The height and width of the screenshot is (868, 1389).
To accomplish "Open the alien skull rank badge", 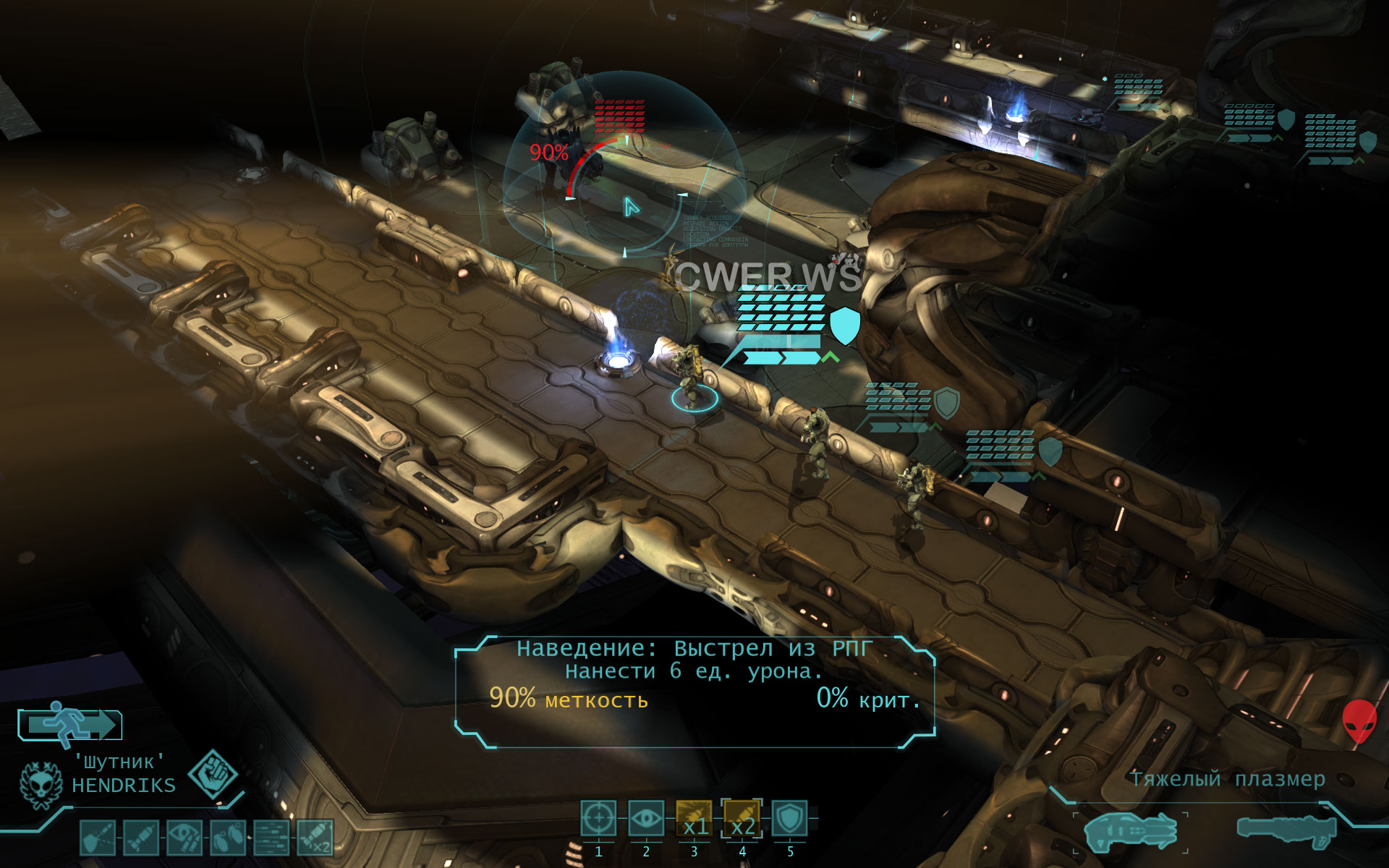I will [x=41, y=785].
